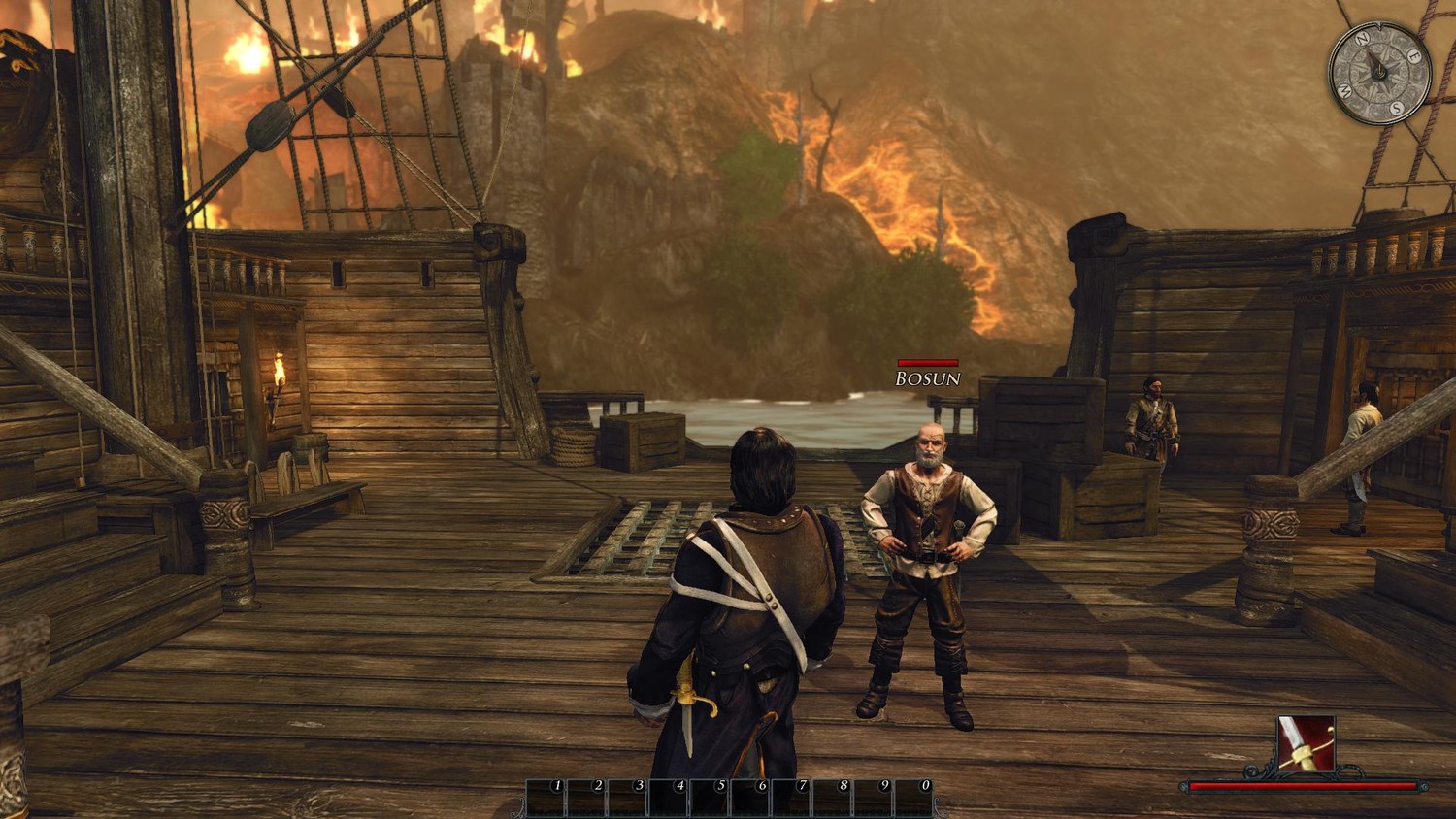
Task: Click quick slot number 3
Action: (628, 799)
